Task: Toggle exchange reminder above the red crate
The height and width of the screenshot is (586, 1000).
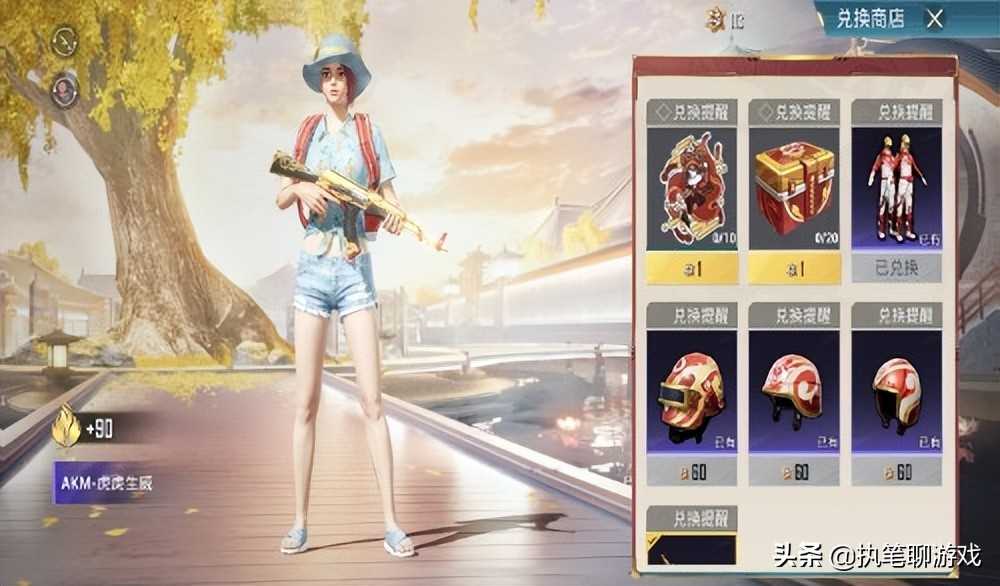Action: tap(794, 112)
